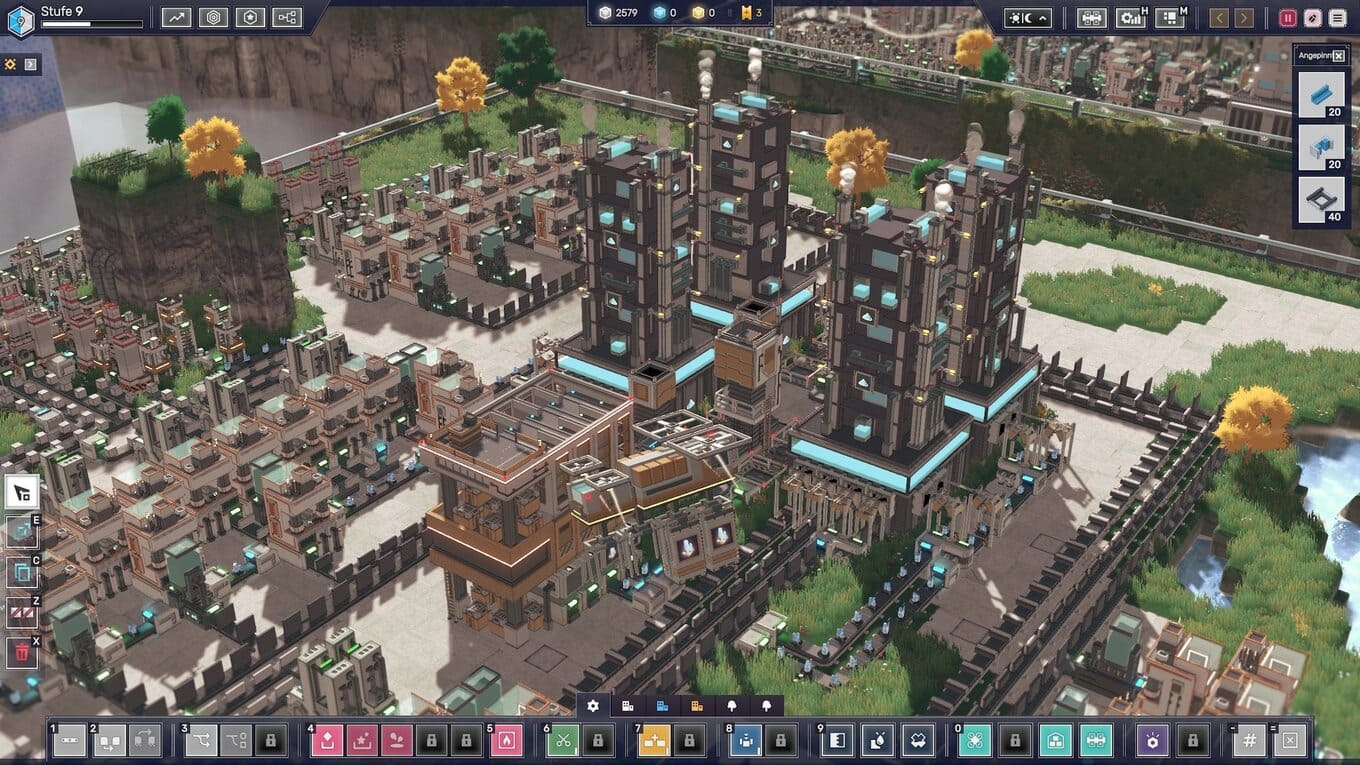This screenshot has width=1360, height=765.
Task: Select the pinned dark frame shape
Action: [1321, 199]
